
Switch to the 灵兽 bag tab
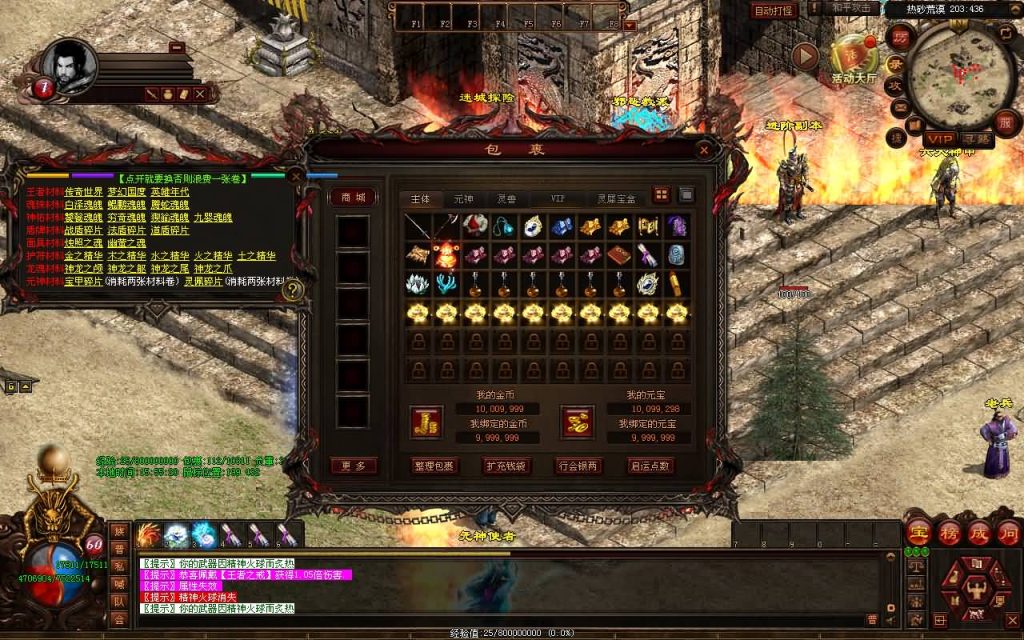506,199
